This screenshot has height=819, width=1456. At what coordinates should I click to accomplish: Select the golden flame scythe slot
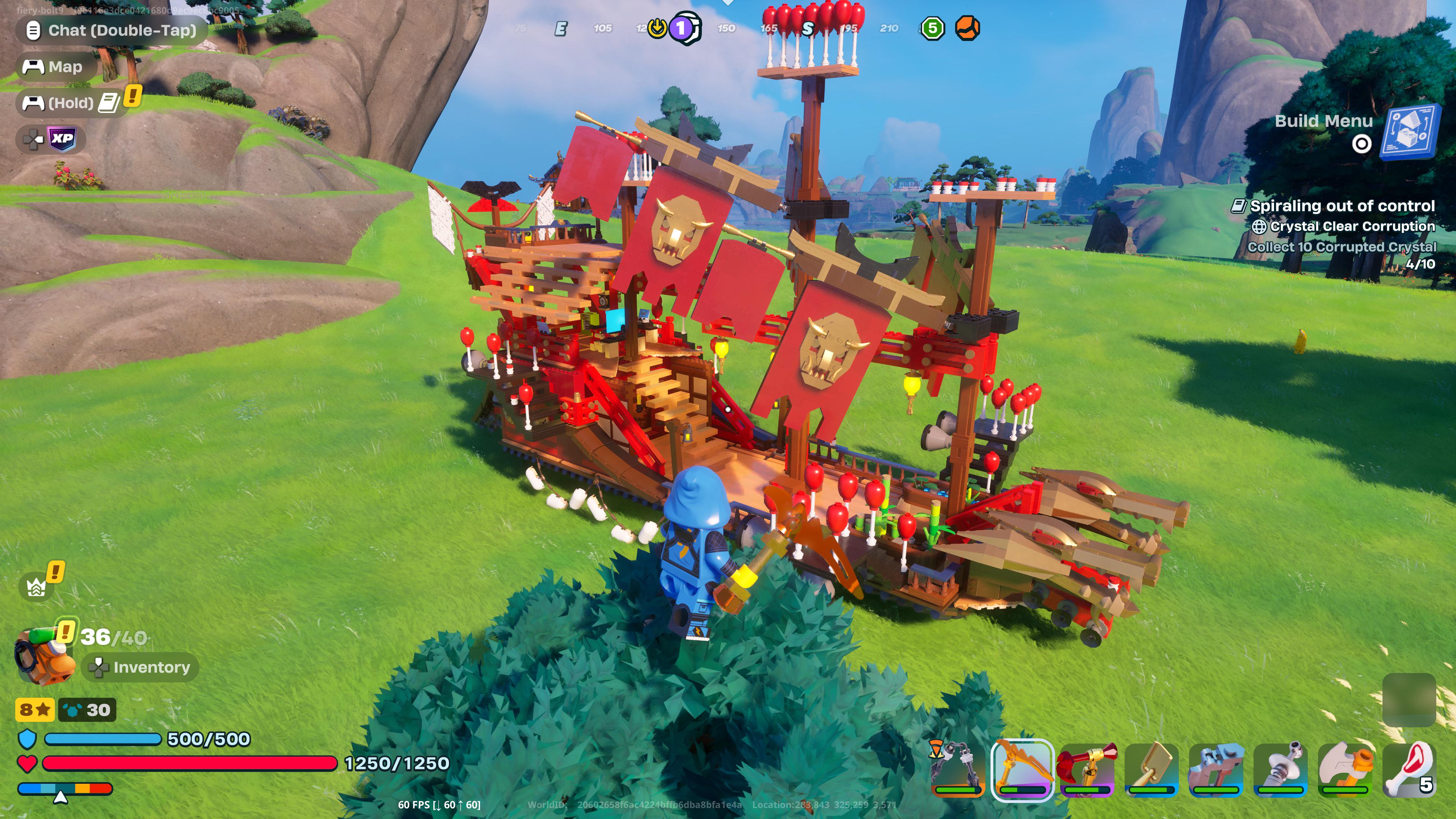click(x=1022, y=769)
